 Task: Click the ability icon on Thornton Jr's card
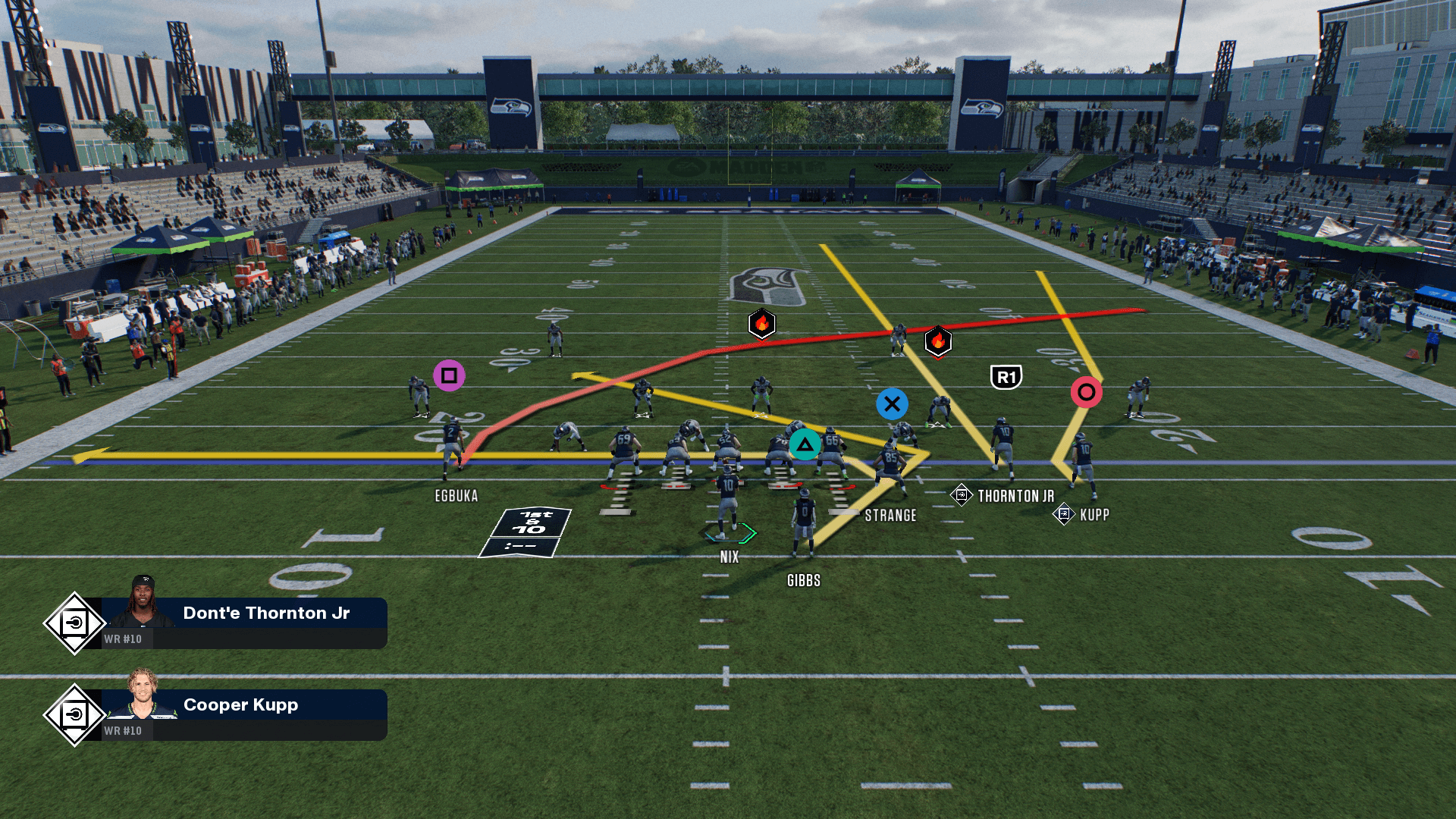pyautogui.click(x=74, y=623)
